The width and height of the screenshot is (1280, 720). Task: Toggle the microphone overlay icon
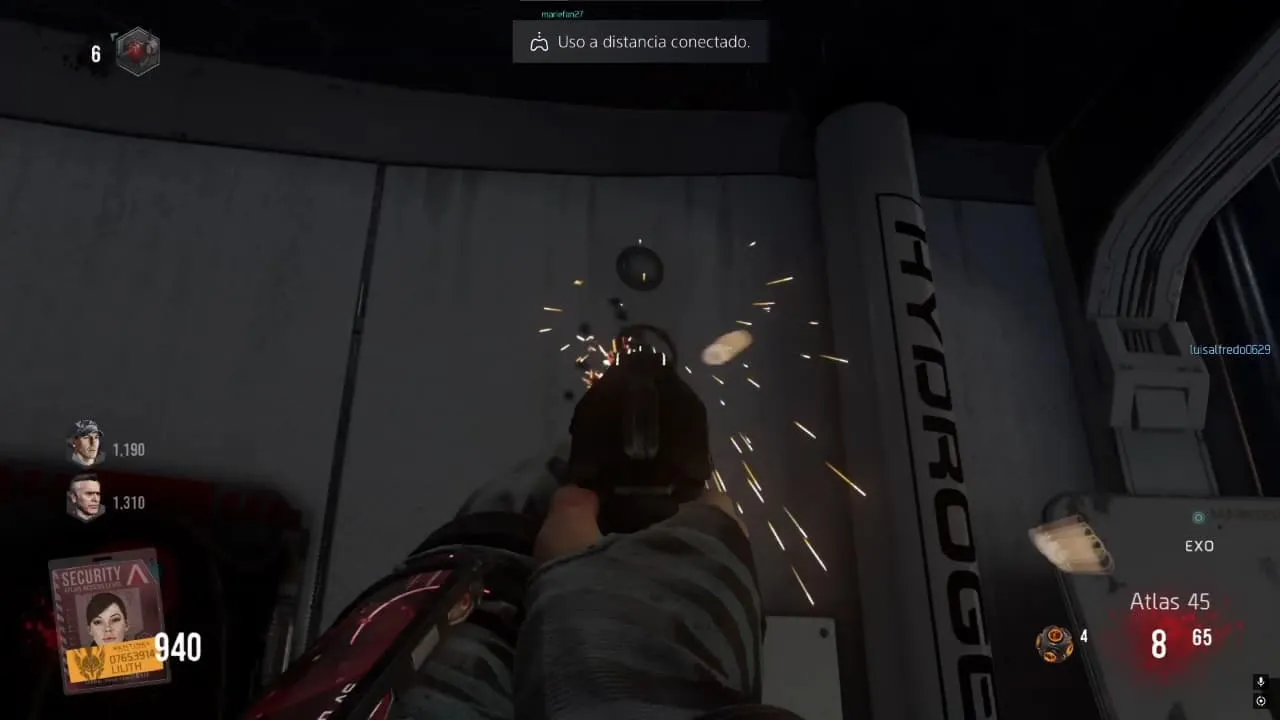[x=1260, y=682]
